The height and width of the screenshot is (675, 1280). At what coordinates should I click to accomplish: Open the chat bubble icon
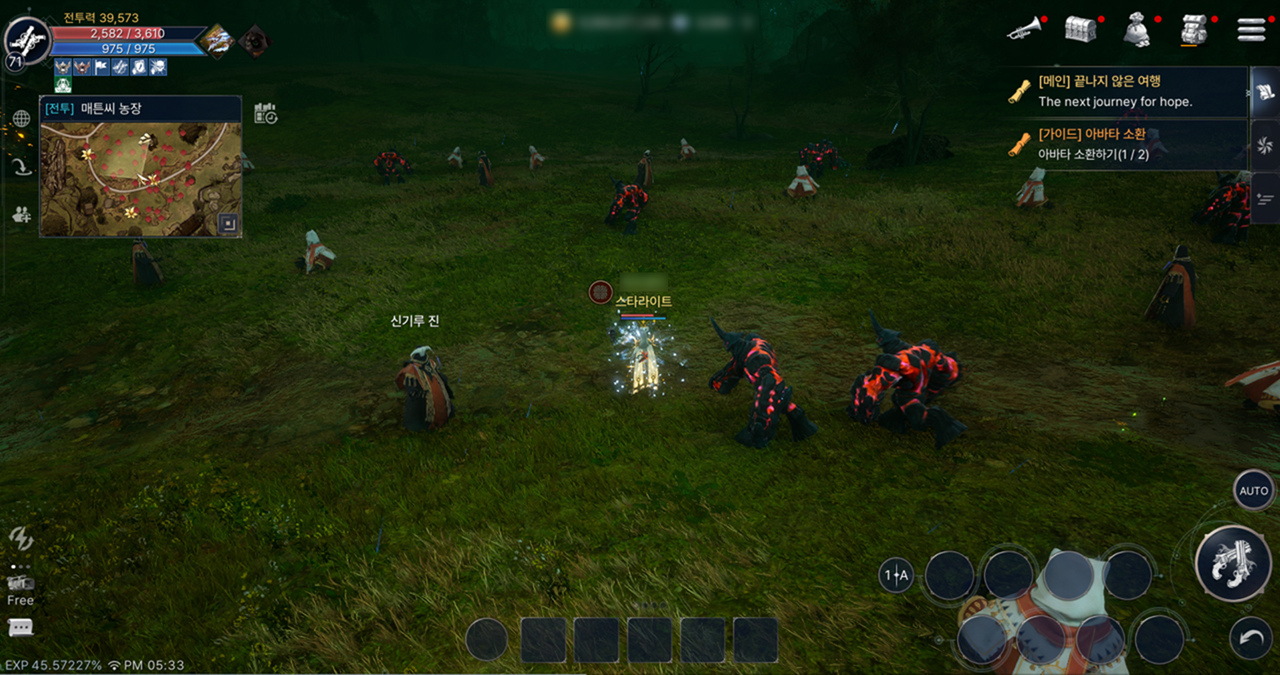(20, 628)
